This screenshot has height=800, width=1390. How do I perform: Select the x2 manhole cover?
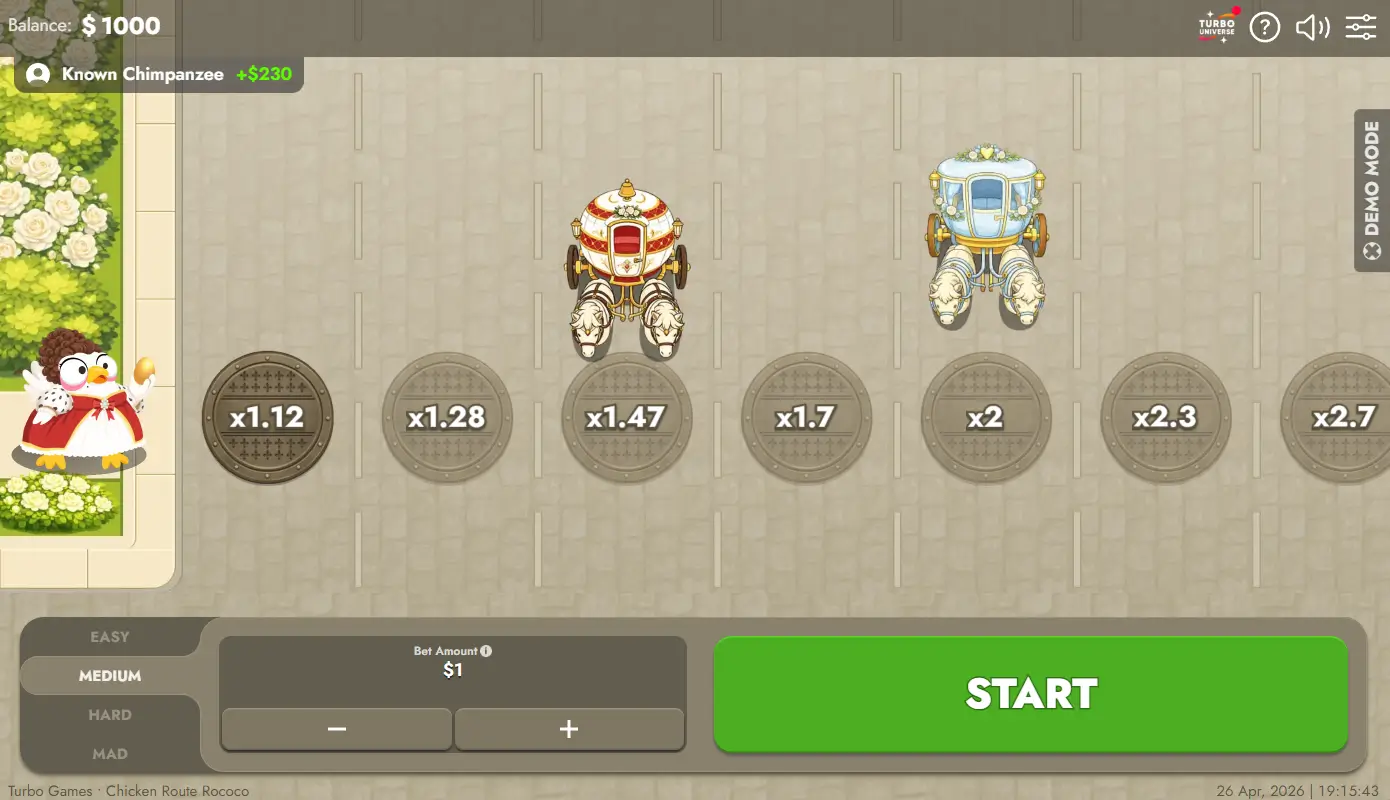986,418
